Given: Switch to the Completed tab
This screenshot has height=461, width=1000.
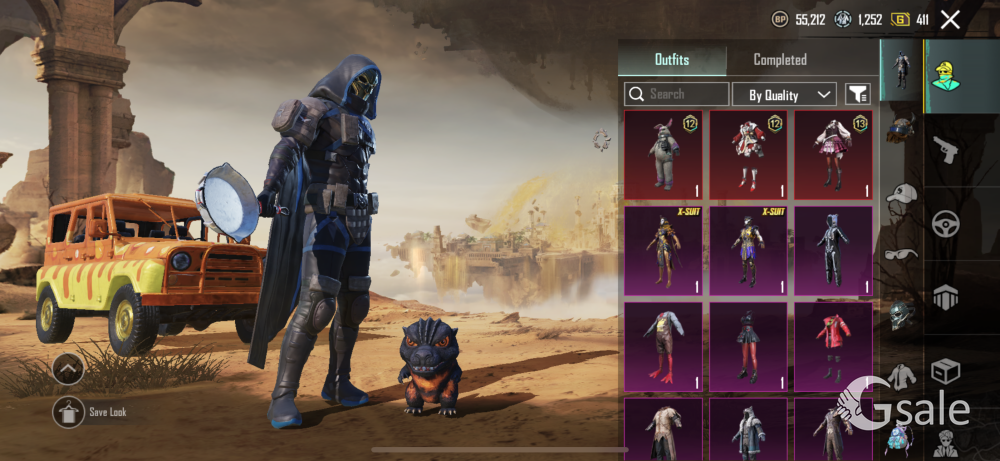Looking at the screenshot, I should 780,60.
